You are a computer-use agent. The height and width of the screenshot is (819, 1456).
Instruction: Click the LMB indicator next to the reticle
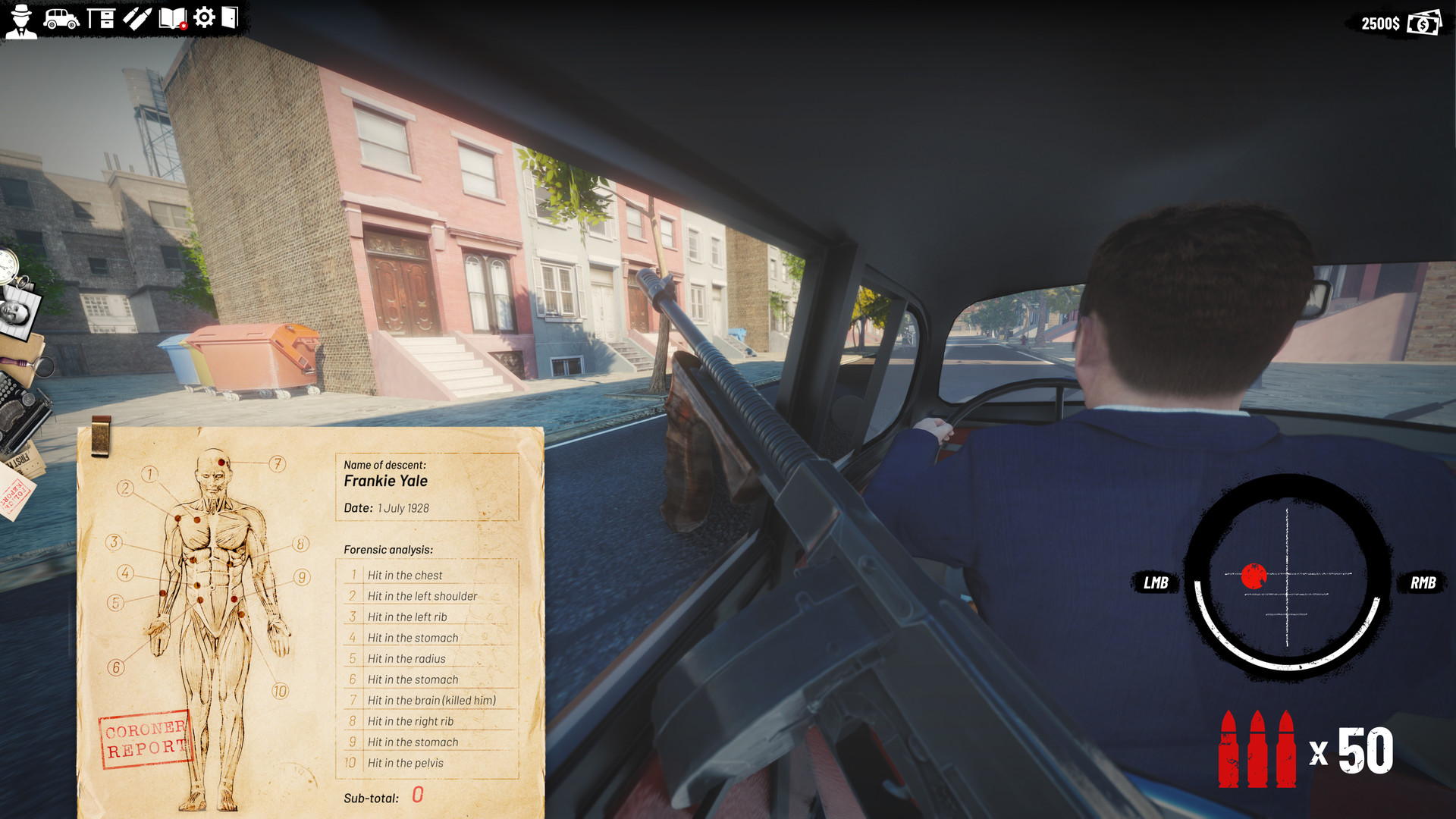point(1155,583)
